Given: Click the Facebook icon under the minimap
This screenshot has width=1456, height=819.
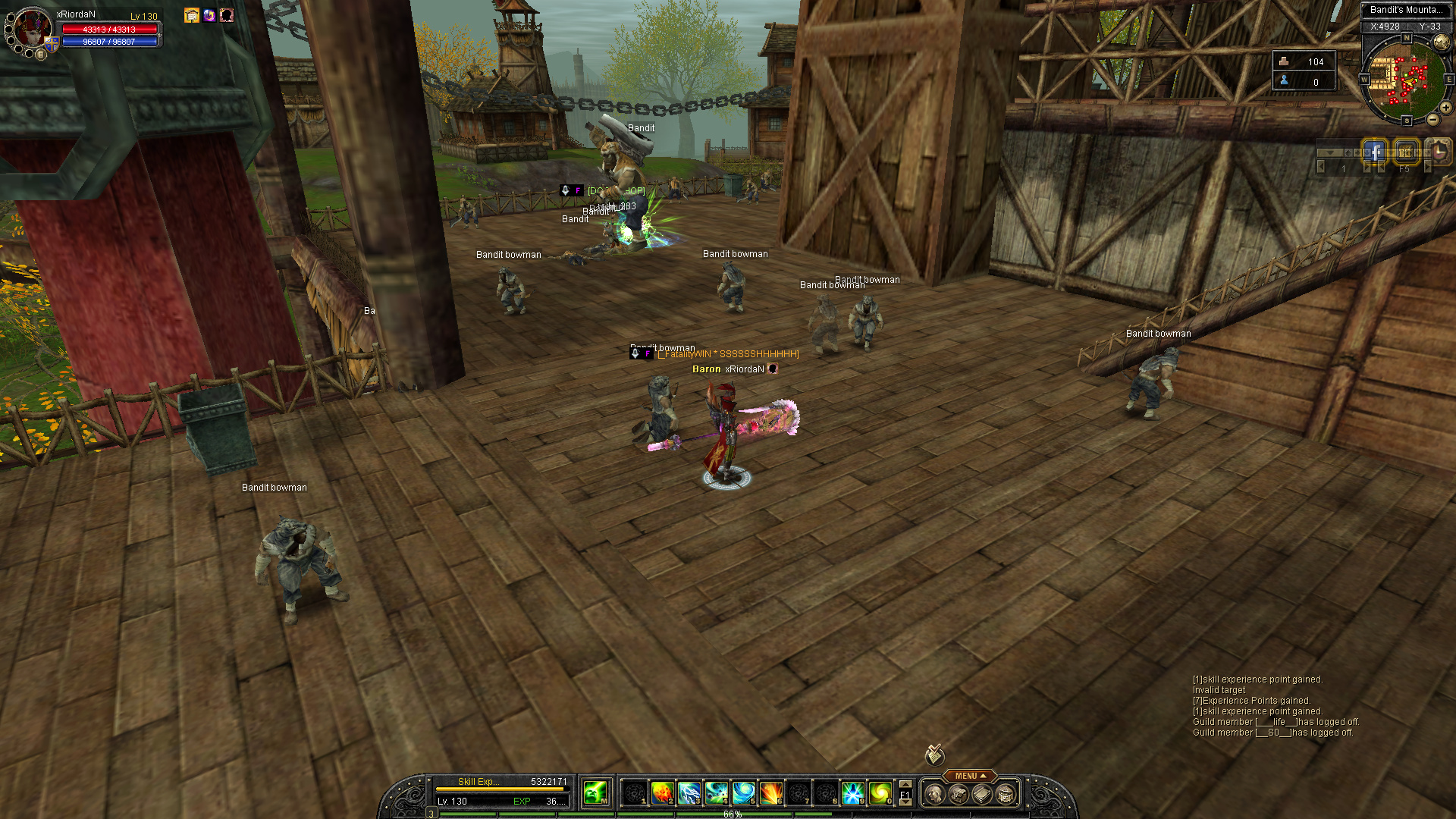Looking at the screenshot, I should point(1374,151).
